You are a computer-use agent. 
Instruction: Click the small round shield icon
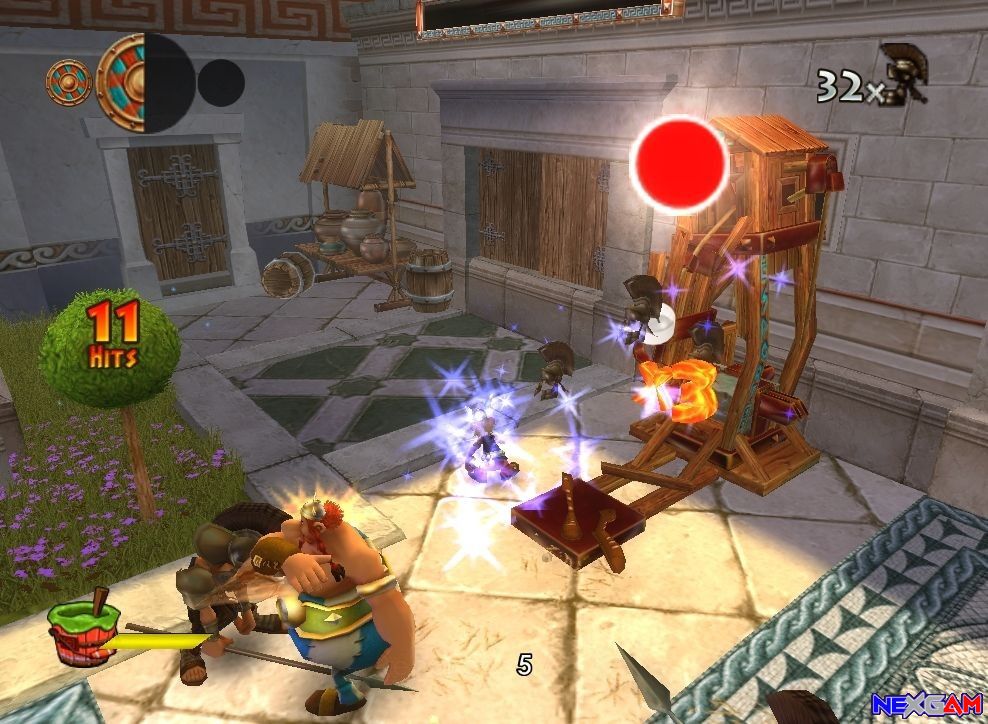69,82
